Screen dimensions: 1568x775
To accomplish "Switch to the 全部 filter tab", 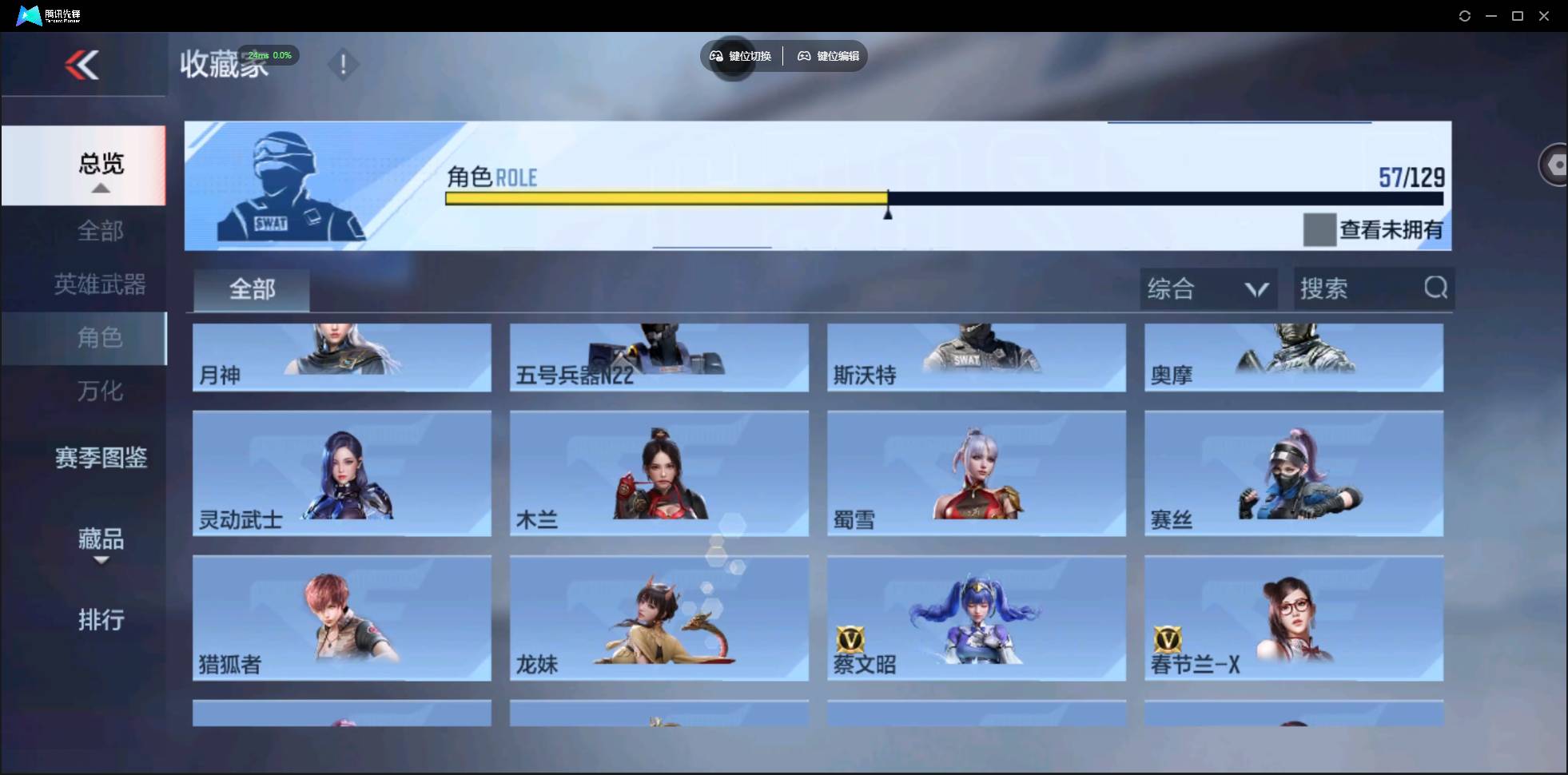I will point(251,289).
